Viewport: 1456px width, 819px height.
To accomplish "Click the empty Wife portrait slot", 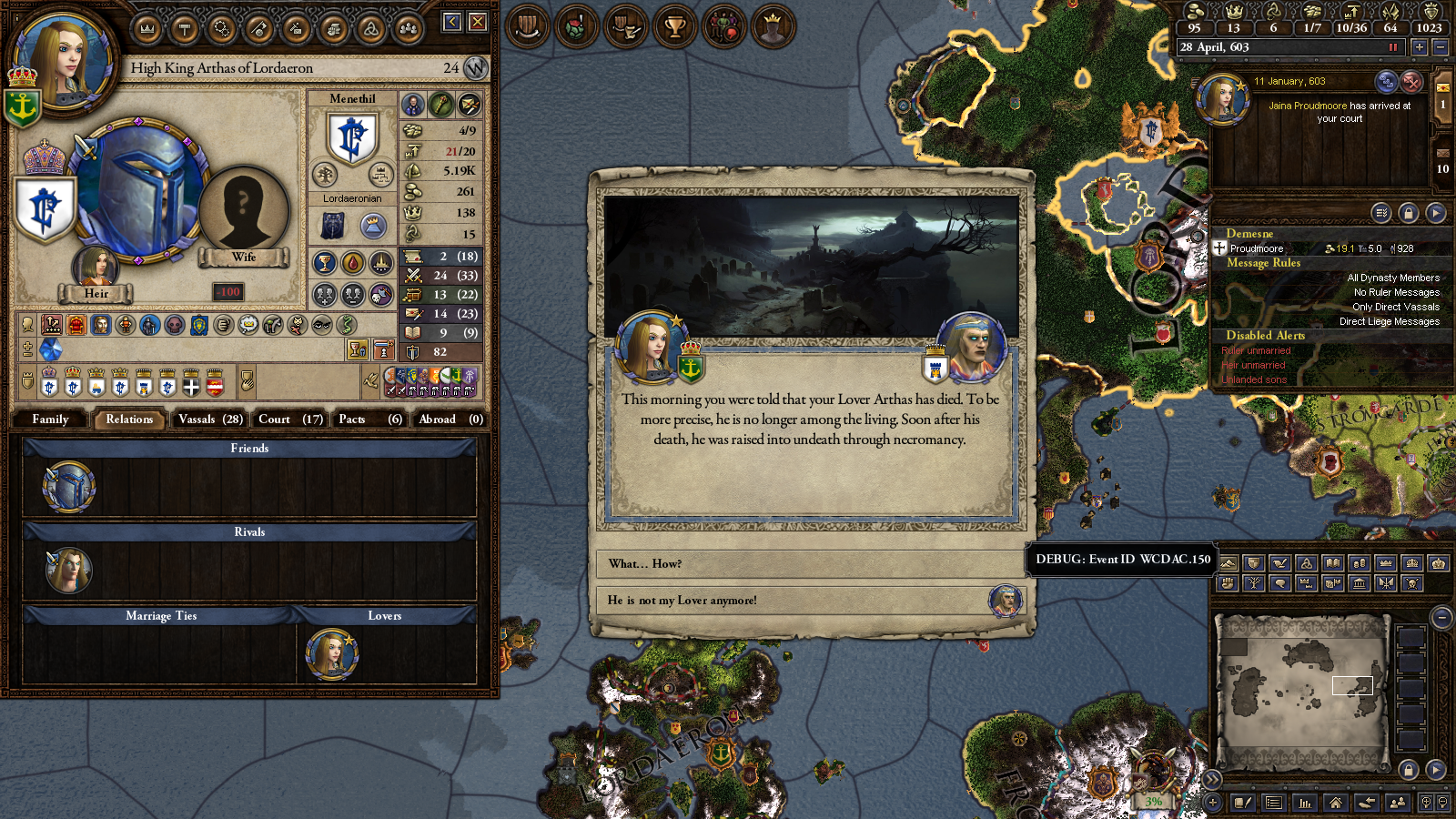I will point(243,211).
